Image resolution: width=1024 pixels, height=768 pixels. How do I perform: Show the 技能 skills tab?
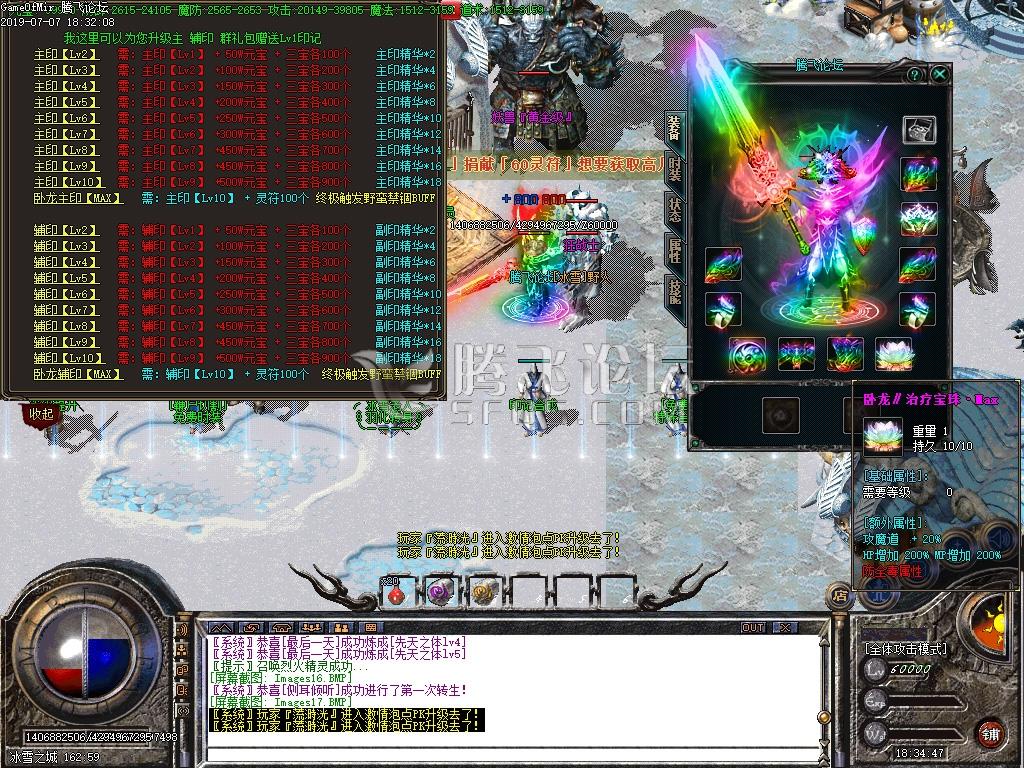676,292
